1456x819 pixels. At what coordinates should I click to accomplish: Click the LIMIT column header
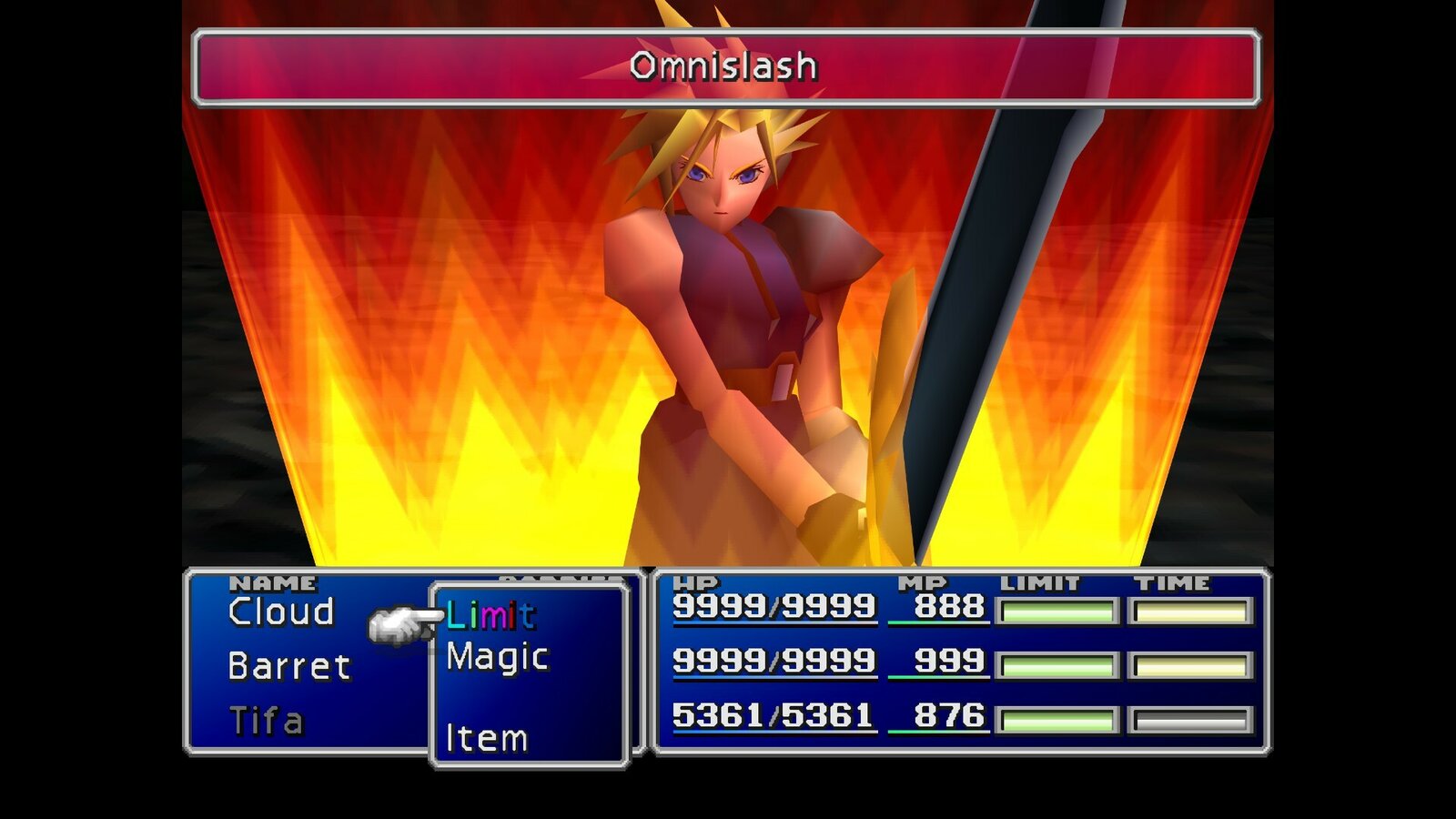click(x=1040, y=580)
